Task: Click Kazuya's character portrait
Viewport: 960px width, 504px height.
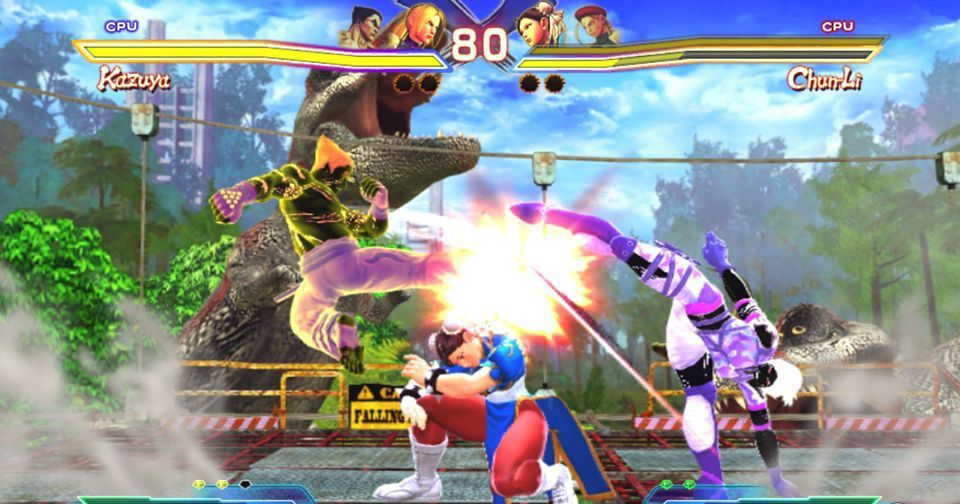Action: pos(365,26)
